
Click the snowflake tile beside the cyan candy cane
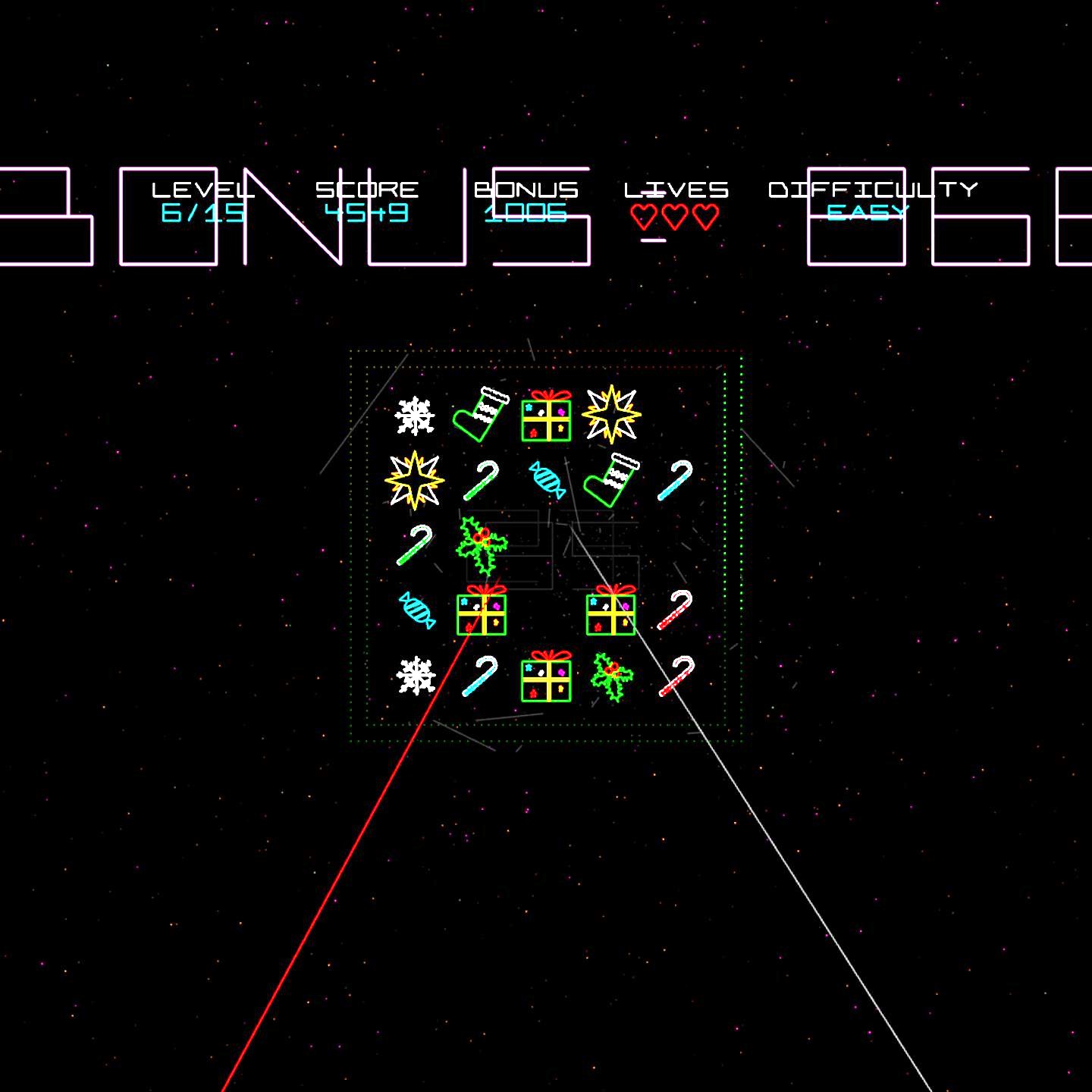click(416, 676)
